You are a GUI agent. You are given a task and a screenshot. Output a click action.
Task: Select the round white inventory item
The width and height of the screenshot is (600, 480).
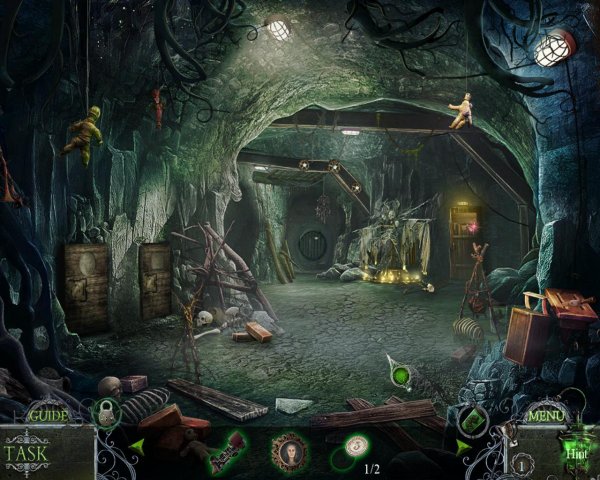(355, 446)
